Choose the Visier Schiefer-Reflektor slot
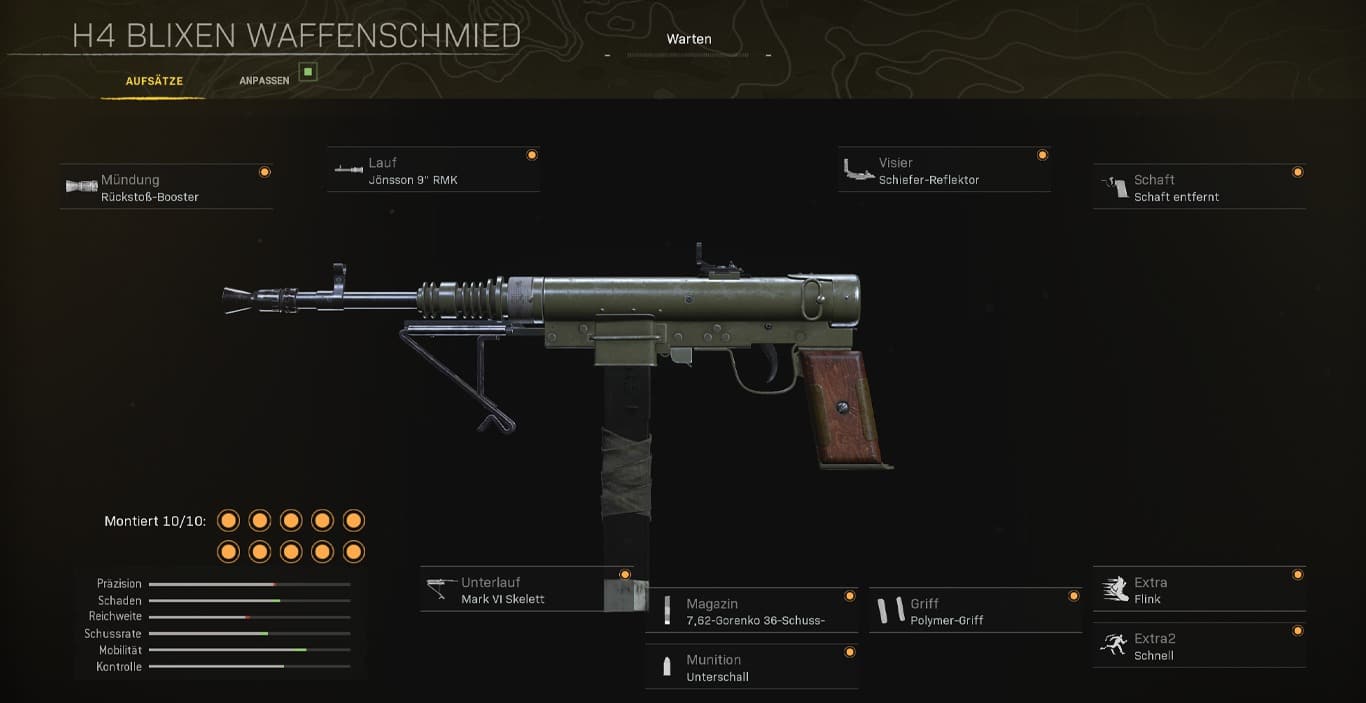This screenshot has width=1366, height=703. [x=944, y=171]
